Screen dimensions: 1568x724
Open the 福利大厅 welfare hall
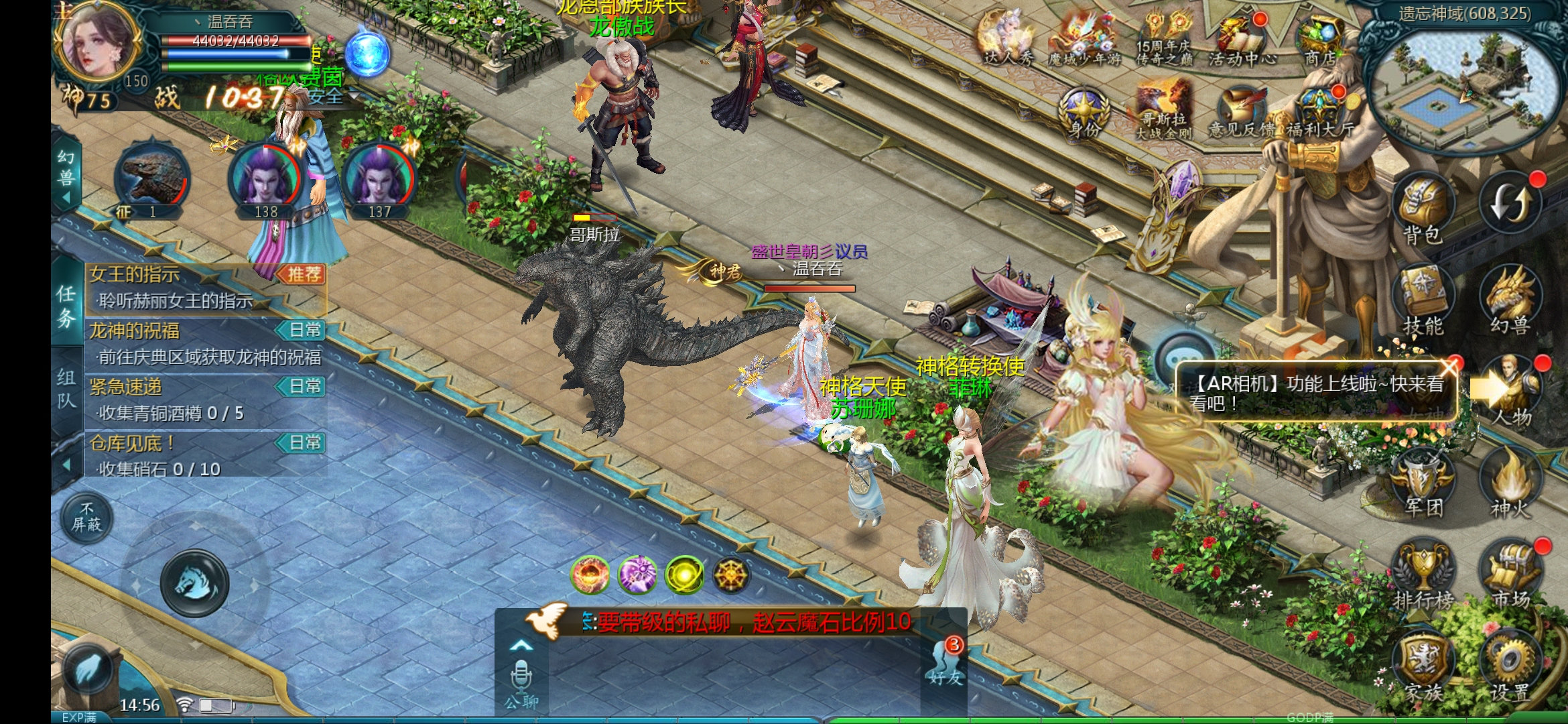point(1319,113)
